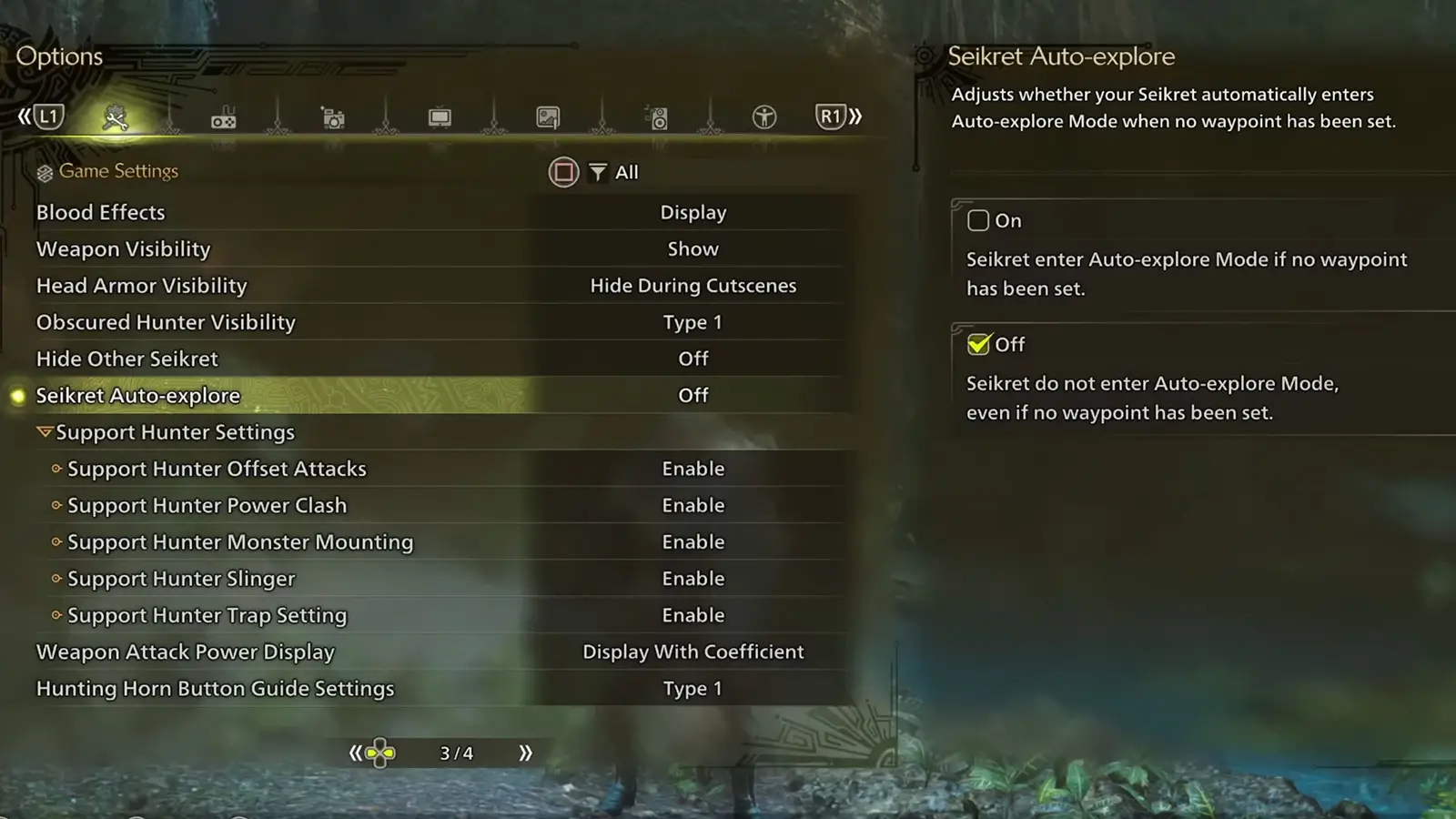The width and height of the screenshot is (1456, 819).
Task: Open the TV Display settings icon
Action: 440,116
